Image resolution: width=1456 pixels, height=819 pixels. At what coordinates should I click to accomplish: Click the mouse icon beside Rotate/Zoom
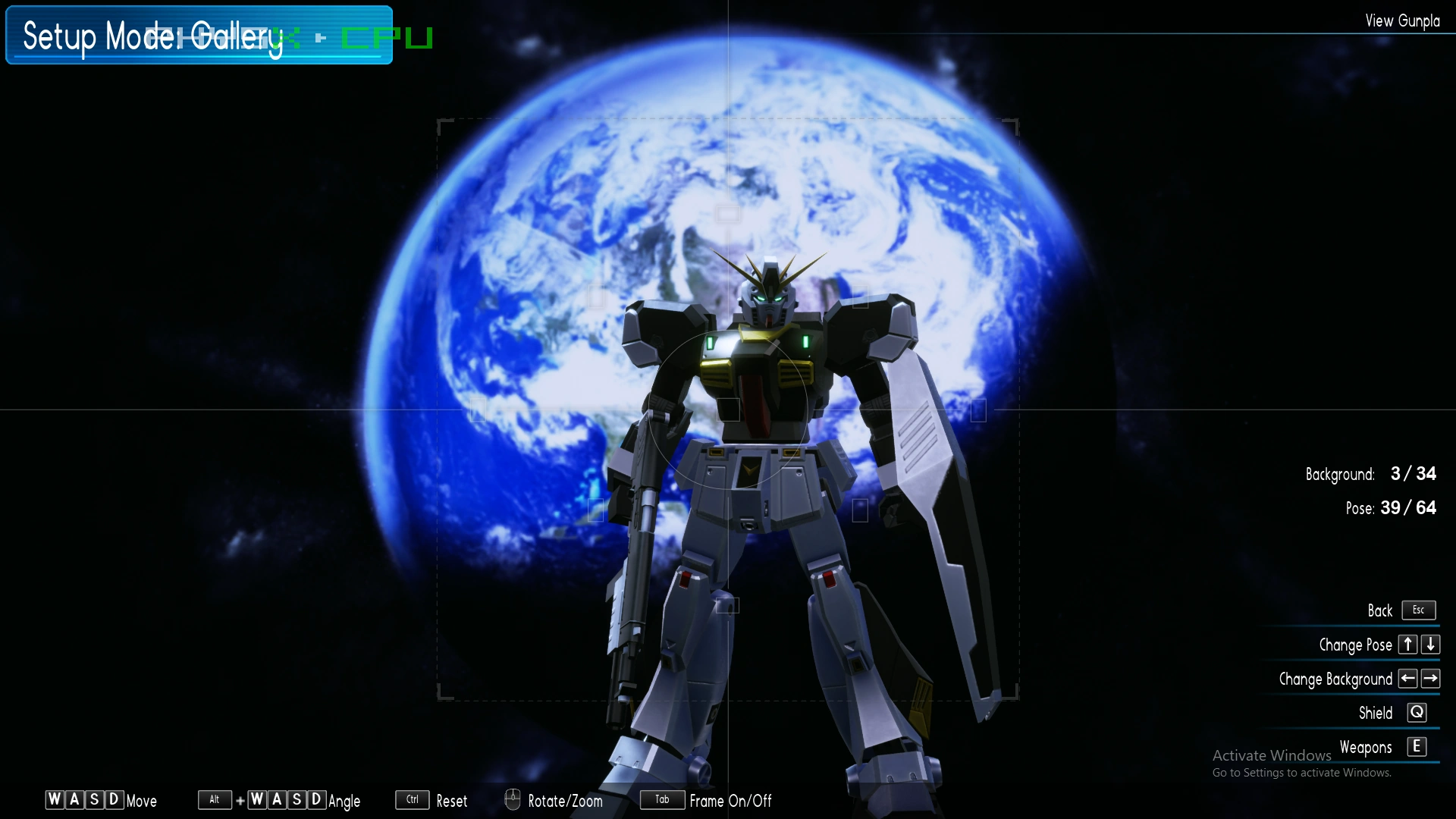tap(513, 800)
